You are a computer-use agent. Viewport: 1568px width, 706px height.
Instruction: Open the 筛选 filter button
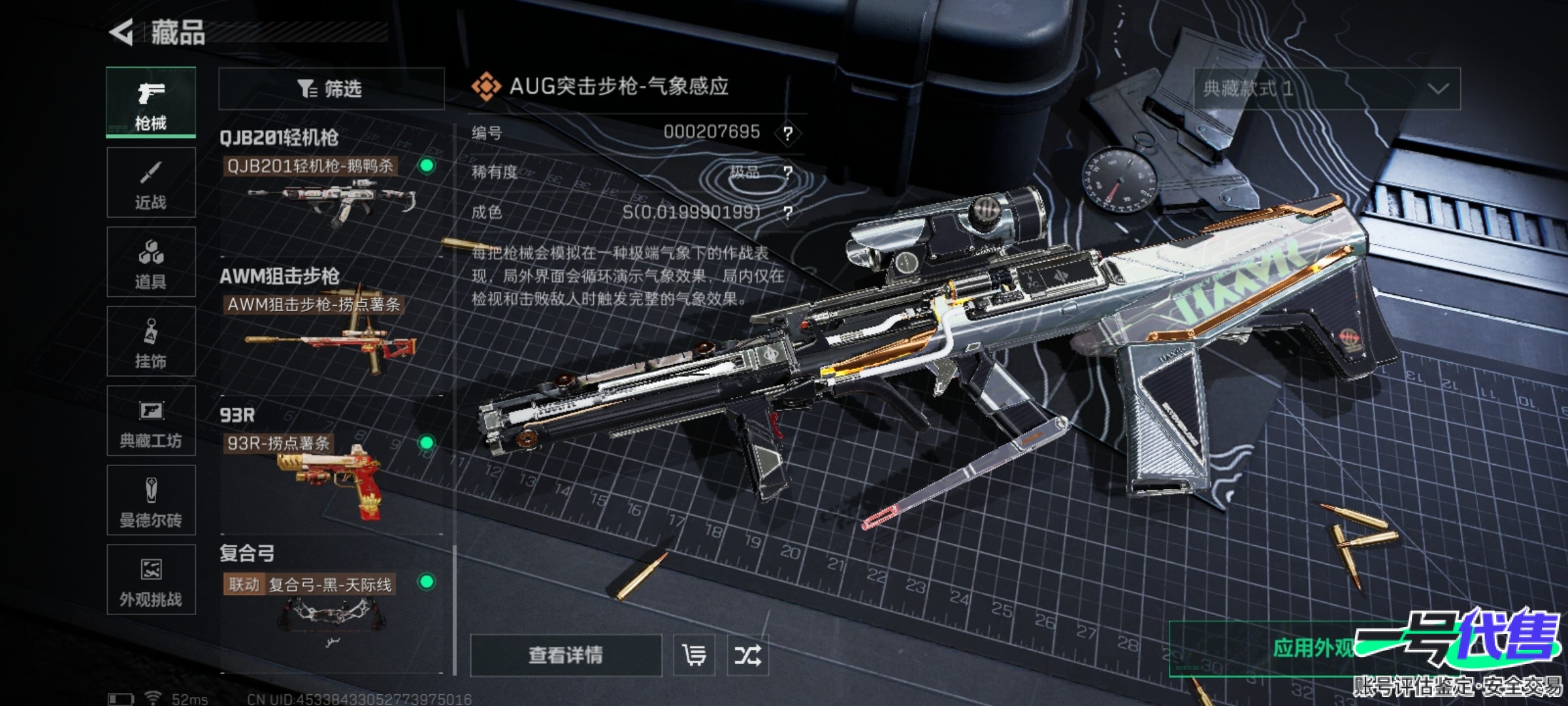coord(331,88)
